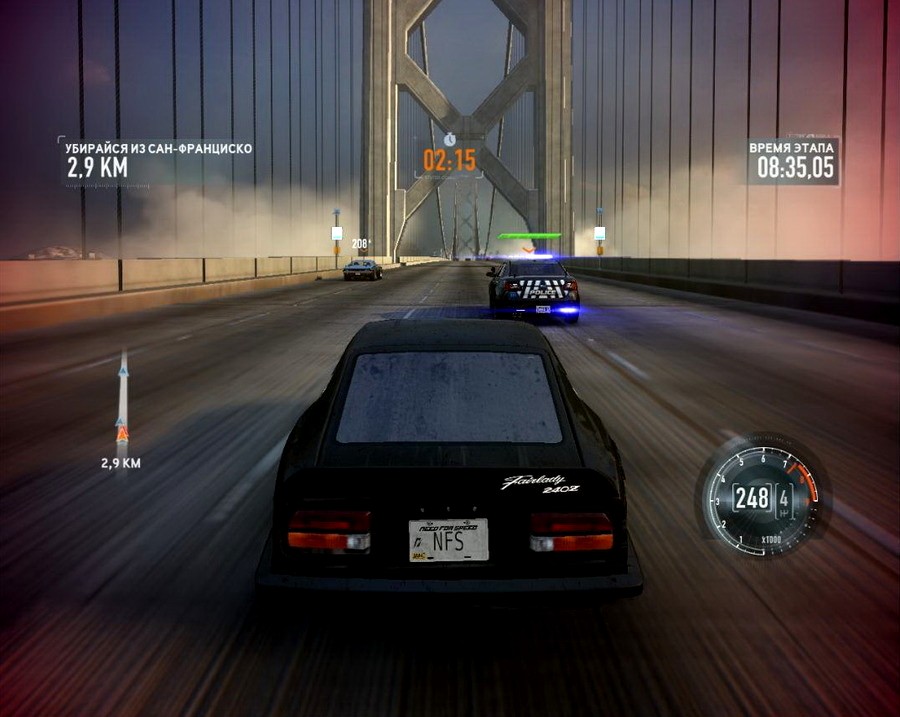Click the orange player marker on route progress bar
The image size is (900, 717).
122,433
